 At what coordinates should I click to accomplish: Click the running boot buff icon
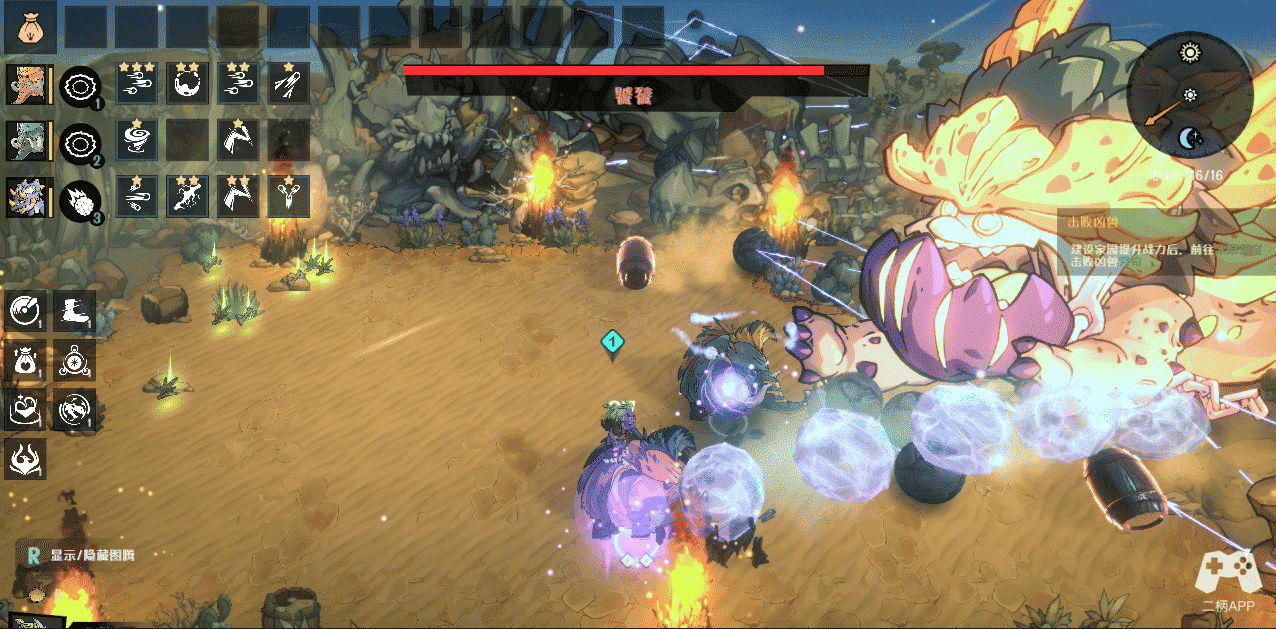point(75,311)
